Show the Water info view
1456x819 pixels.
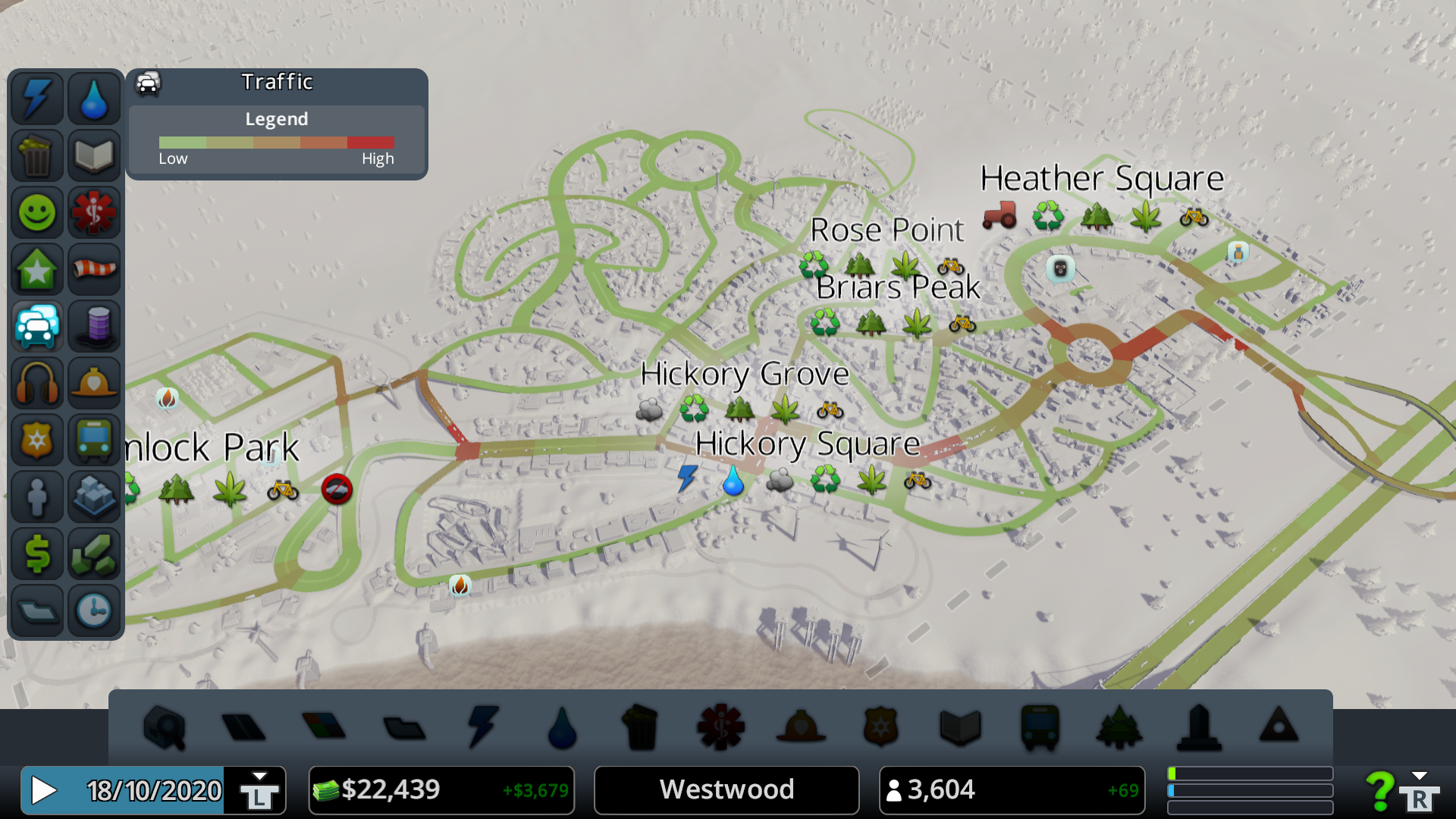pos(94,99)
